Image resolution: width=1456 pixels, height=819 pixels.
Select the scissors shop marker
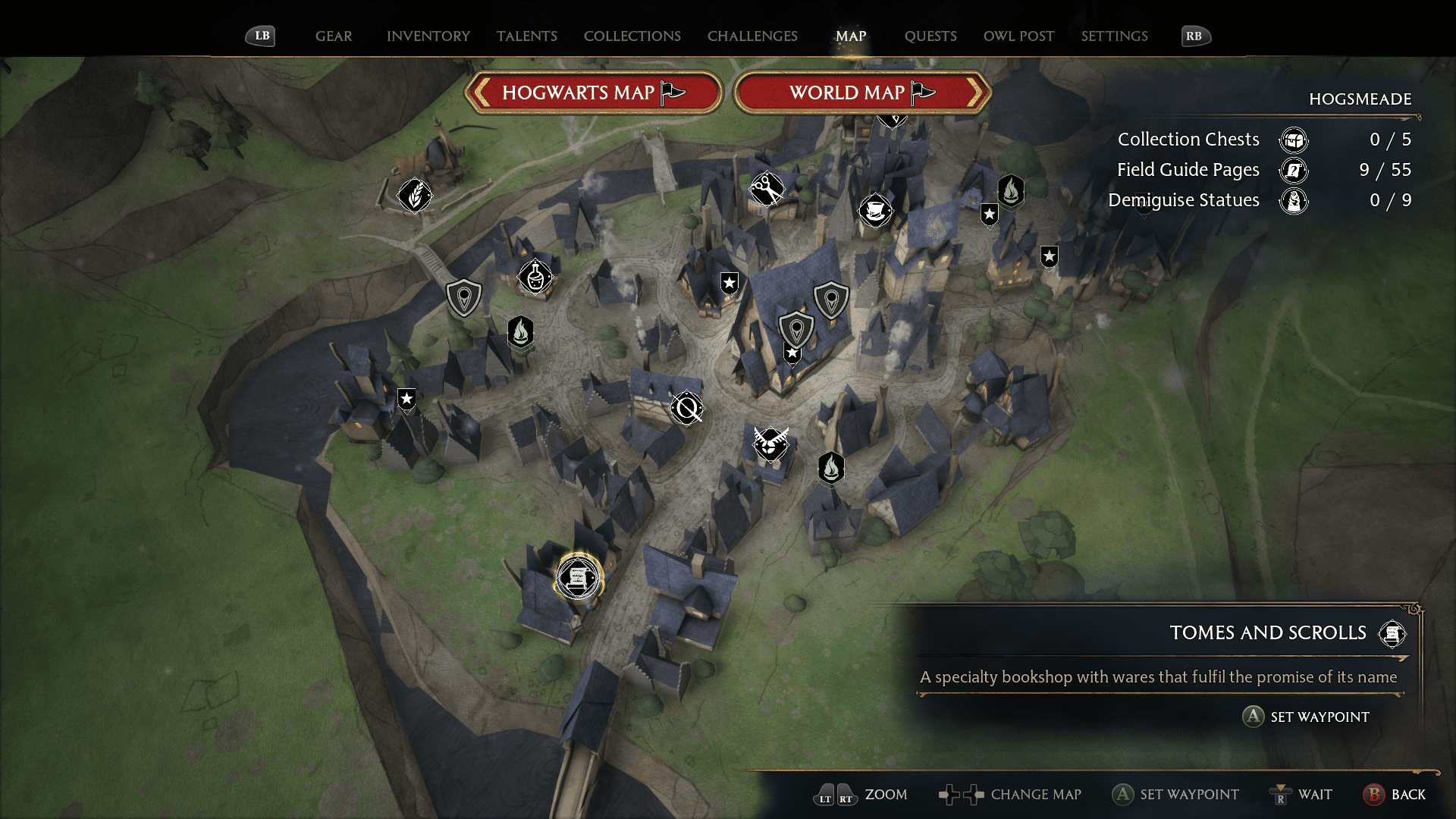pos(767,189)
